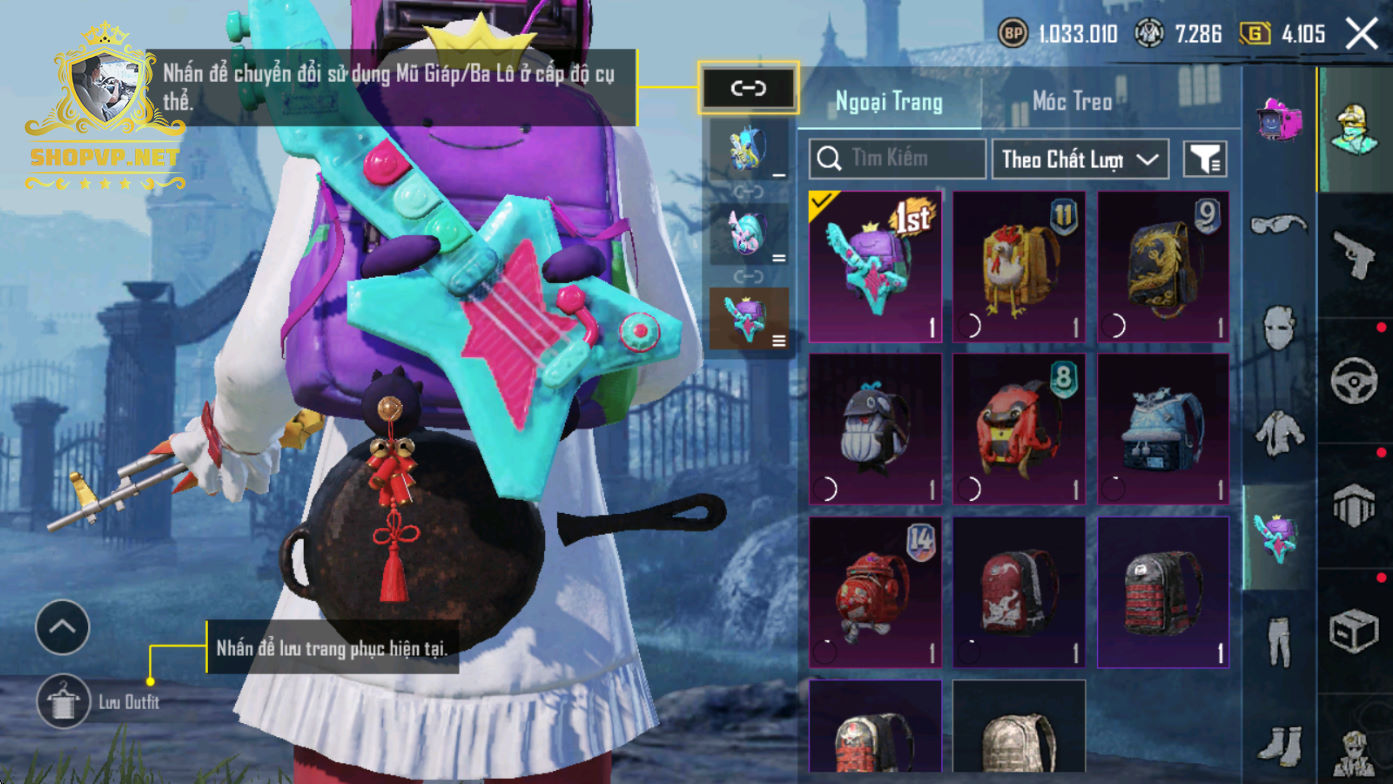Screen dimensions: 1393x784
Task: Show the pants category
Action: coord(1278,640)
